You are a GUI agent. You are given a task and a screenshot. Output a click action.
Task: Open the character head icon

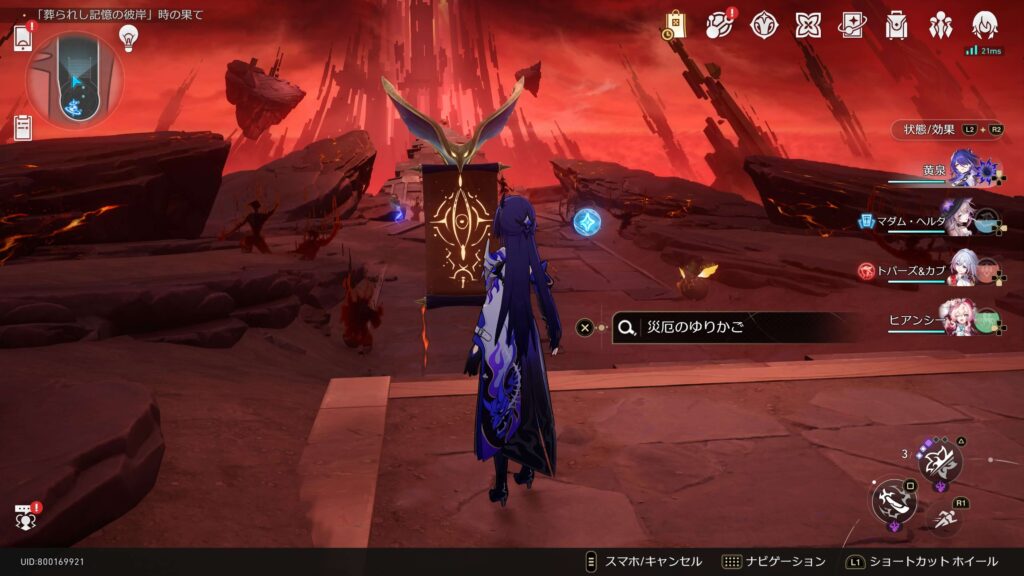click(x=985, y=25)
